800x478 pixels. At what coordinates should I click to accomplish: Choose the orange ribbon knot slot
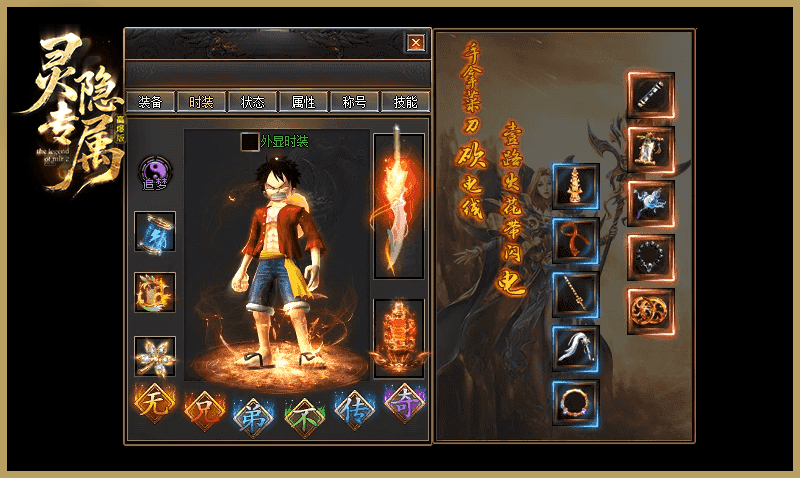point(576,241)
